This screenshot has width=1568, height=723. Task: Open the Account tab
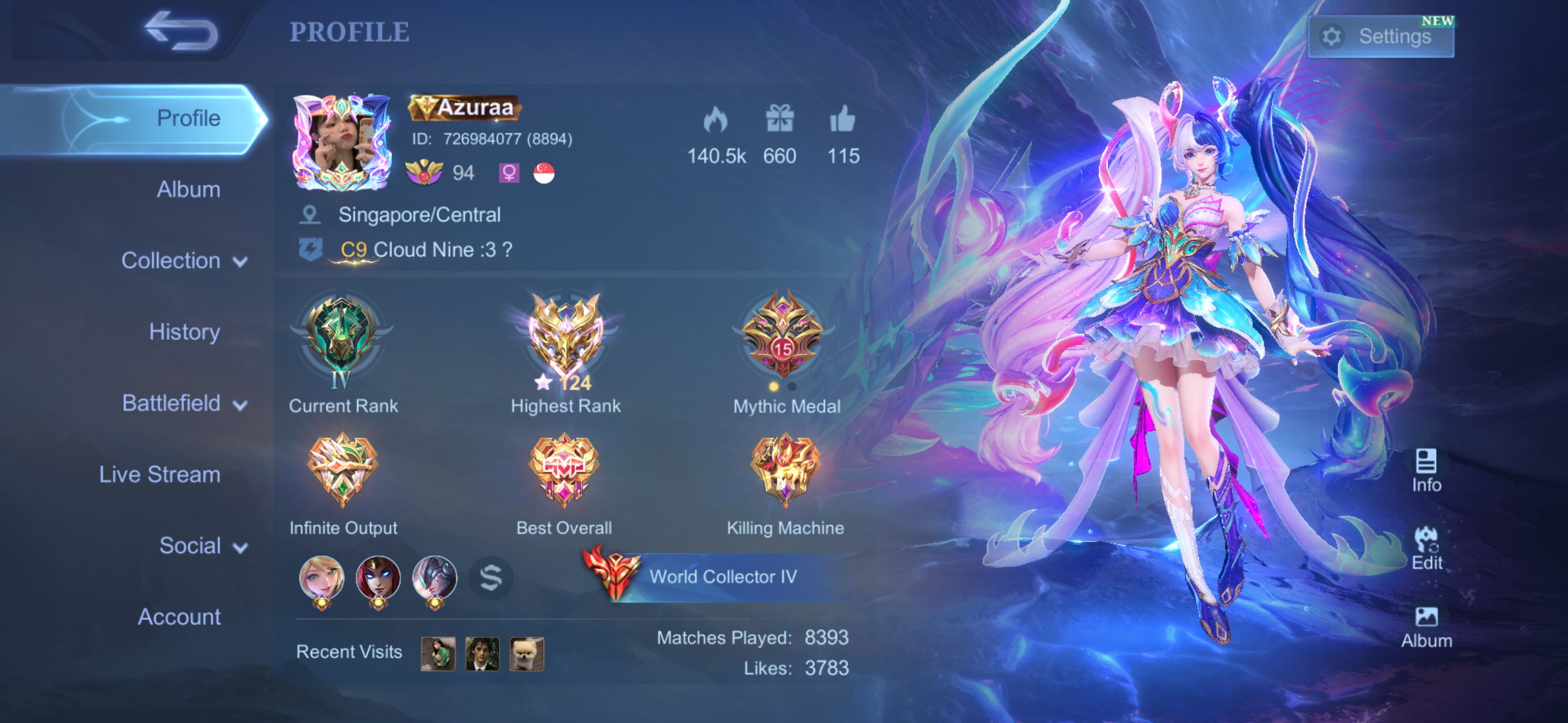coord(179,617)
